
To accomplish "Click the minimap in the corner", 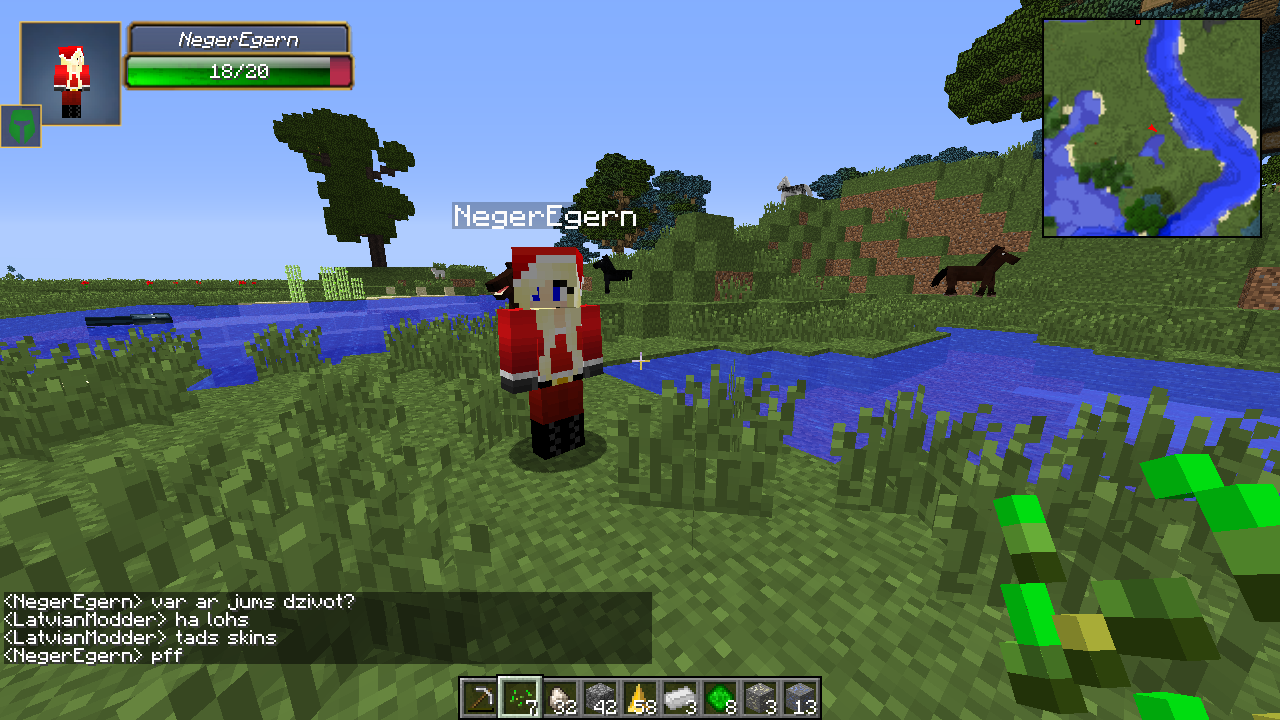I will pyautogui.click(x=1152, y=128).
